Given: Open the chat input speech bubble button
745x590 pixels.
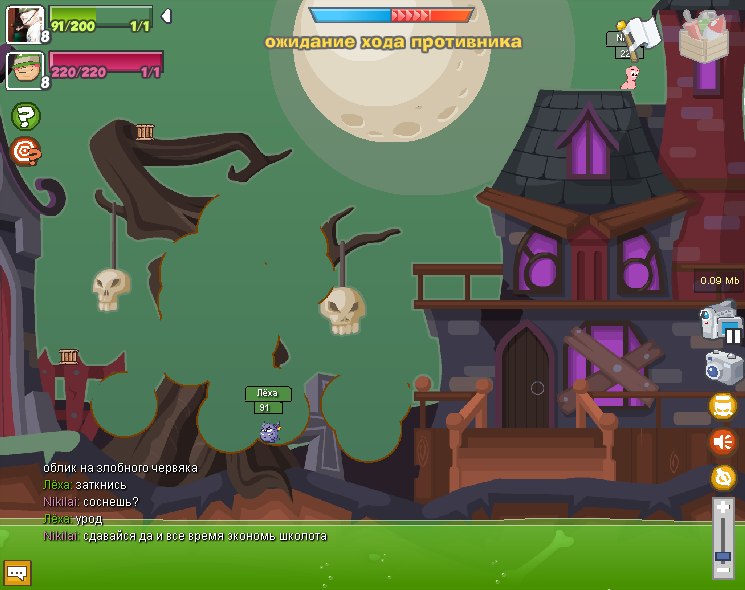Looking at the screenshot, I should pyautogui.click(x=17, y=572).
